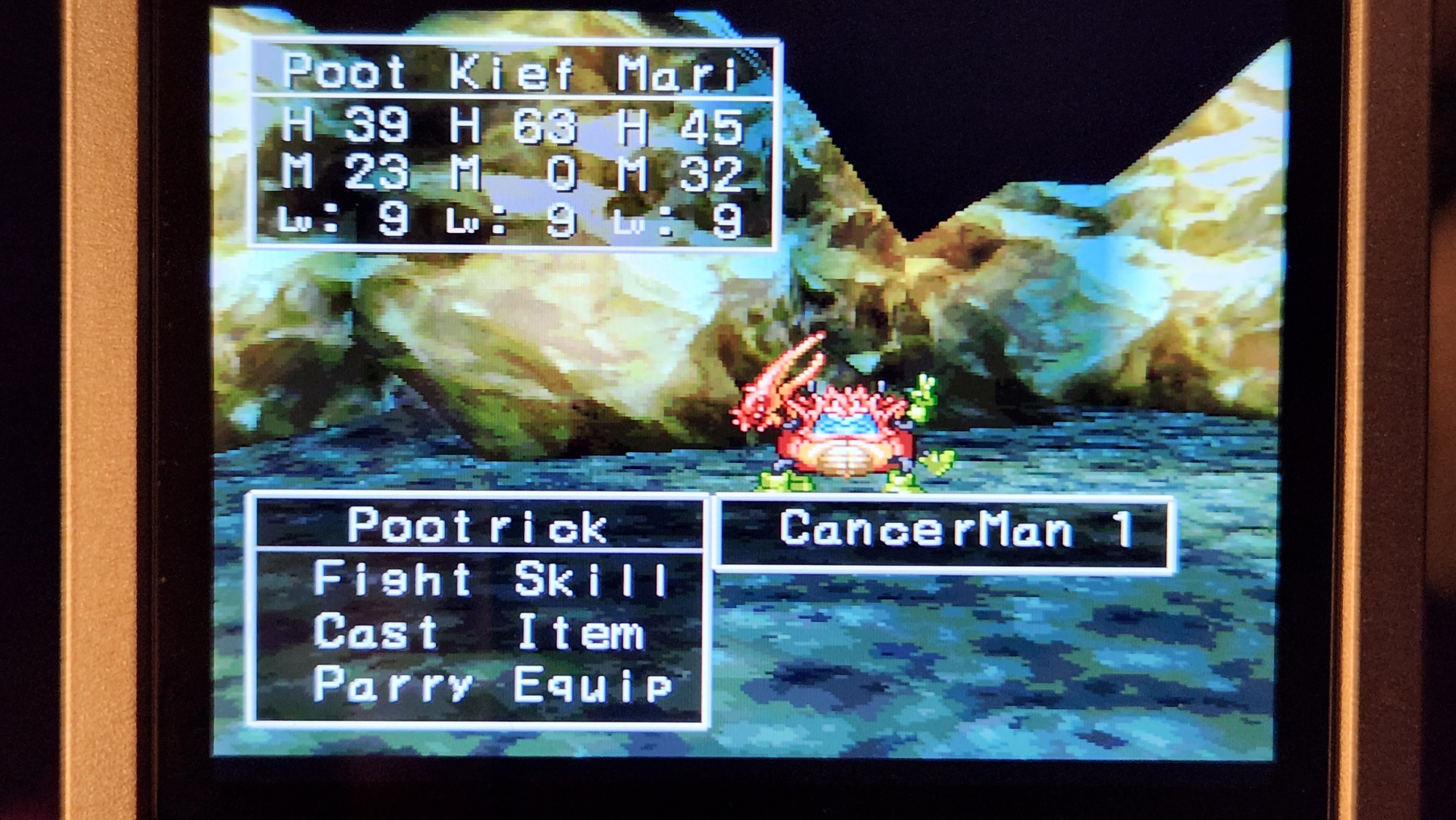Choose the Fight command
This screenshot has width=1456, height=820.
click(392, 580)
